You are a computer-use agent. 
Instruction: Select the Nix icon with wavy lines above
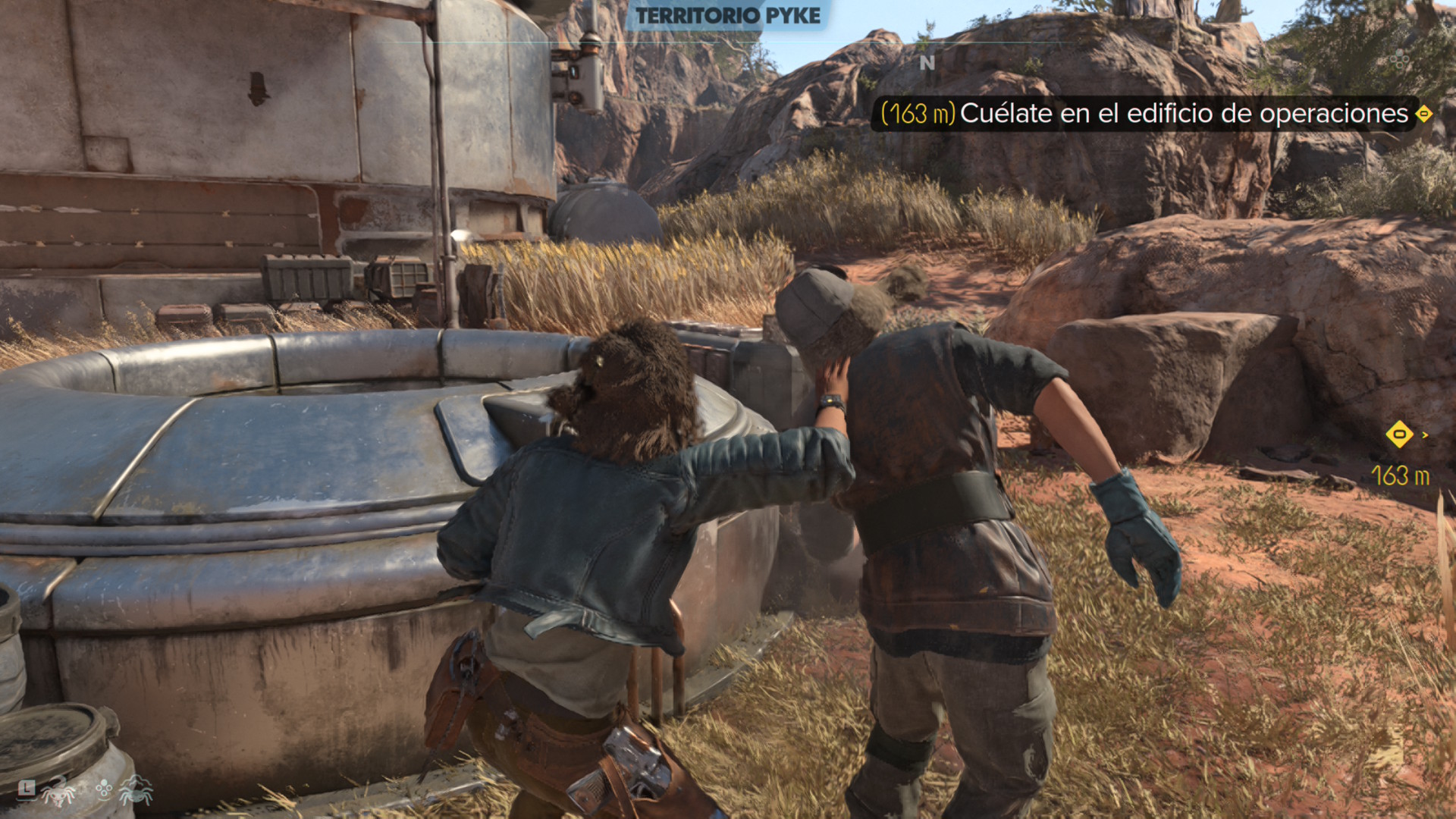(136, 791)
